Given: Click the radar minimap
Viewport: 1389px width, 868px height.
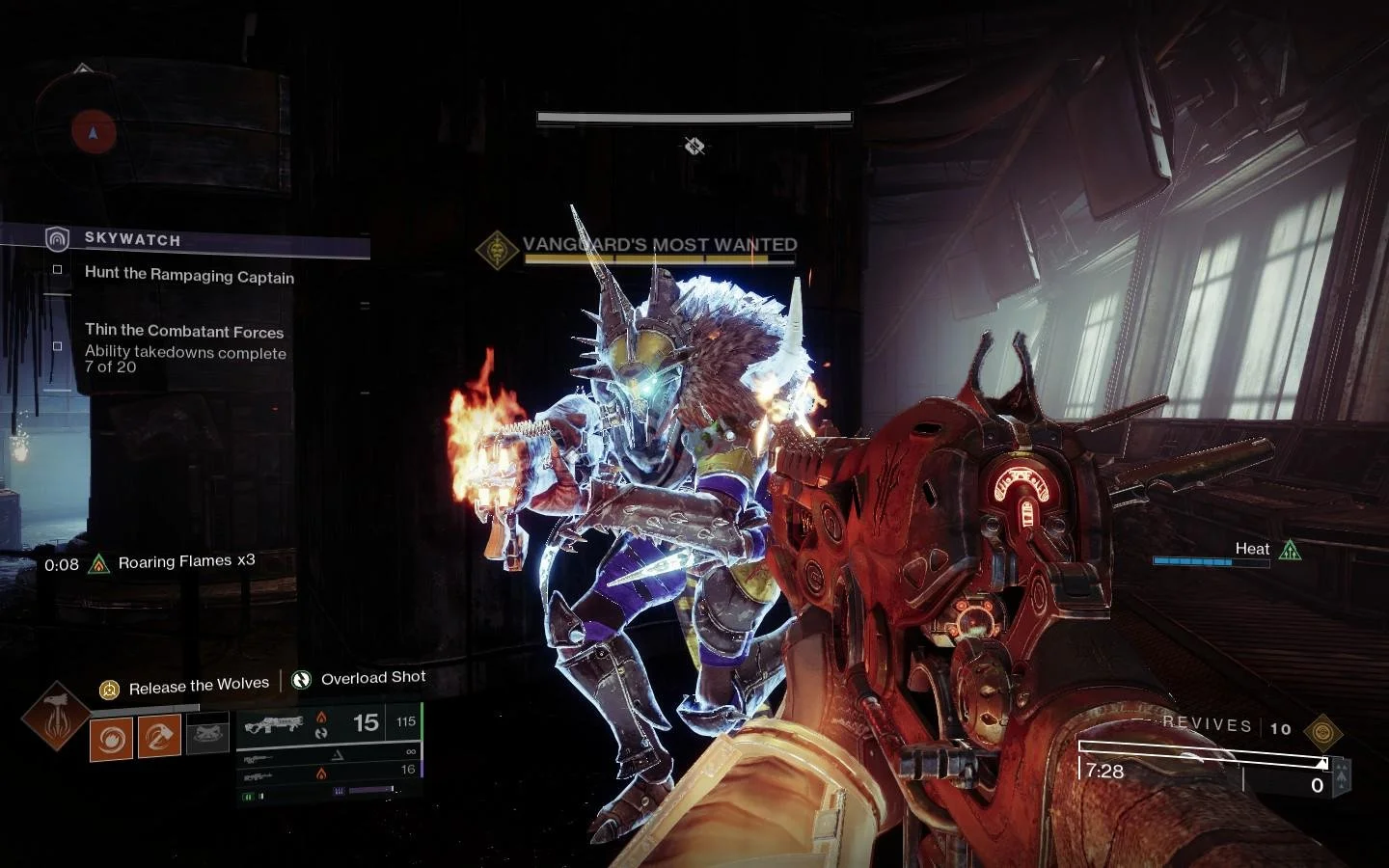Looking at the screenshot, I should [93, 132].
